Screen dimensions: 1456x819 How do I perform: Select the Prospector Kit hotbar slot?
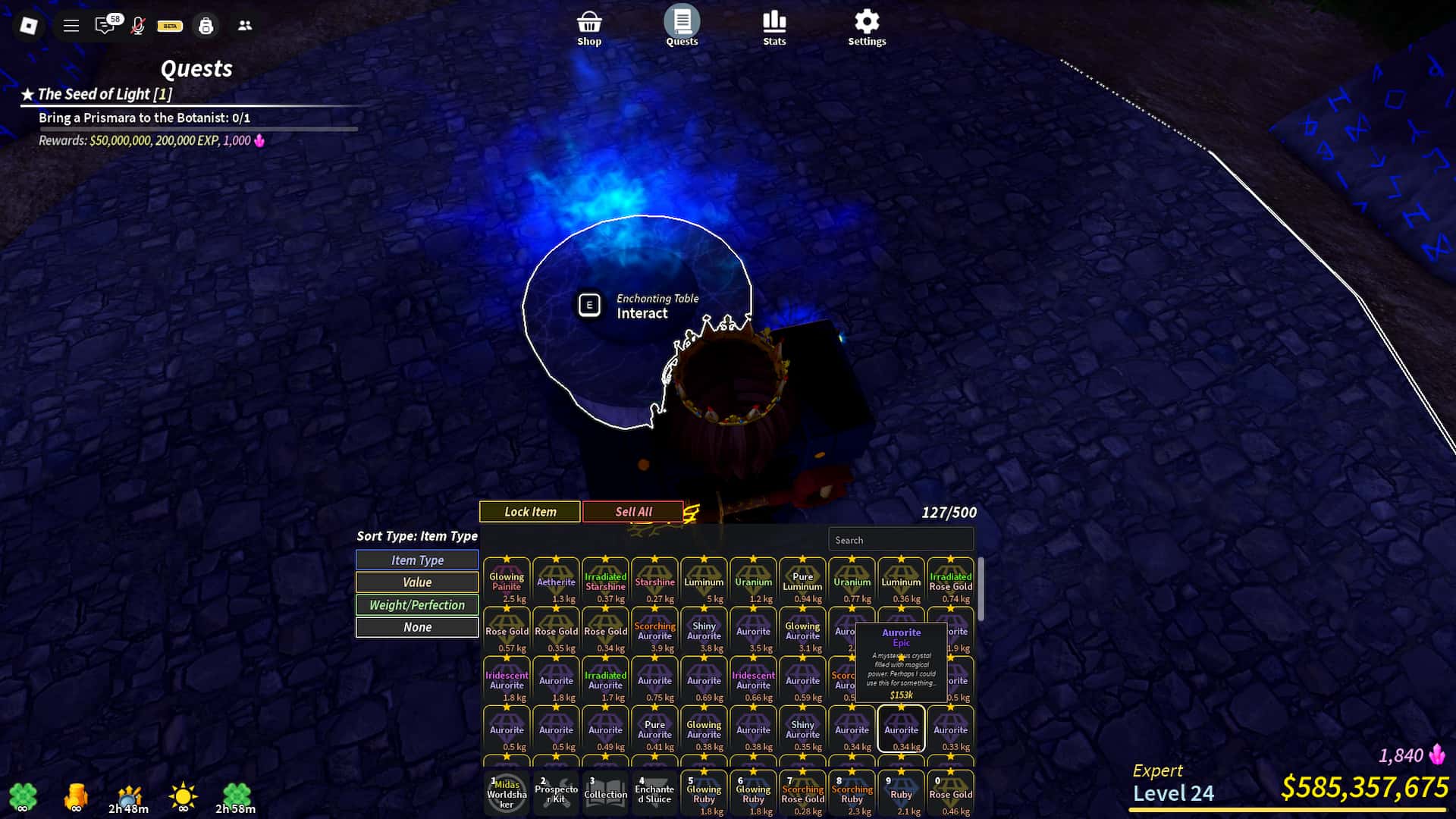coord(556,793)
